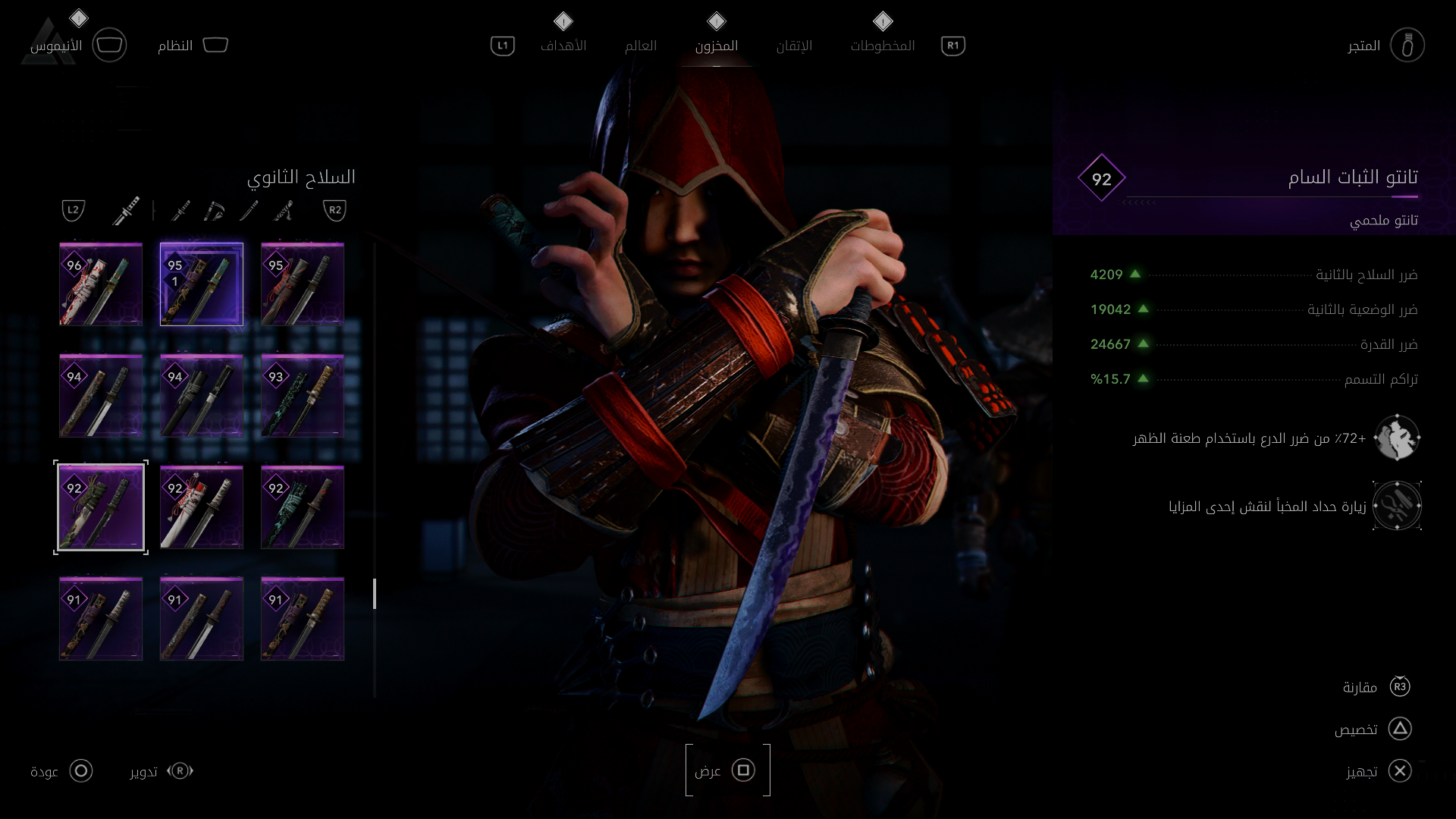Viewport: 1456px width, 819px height.
Task: Pick the level 94 tanto with black sheath
Action: point(202,396)
